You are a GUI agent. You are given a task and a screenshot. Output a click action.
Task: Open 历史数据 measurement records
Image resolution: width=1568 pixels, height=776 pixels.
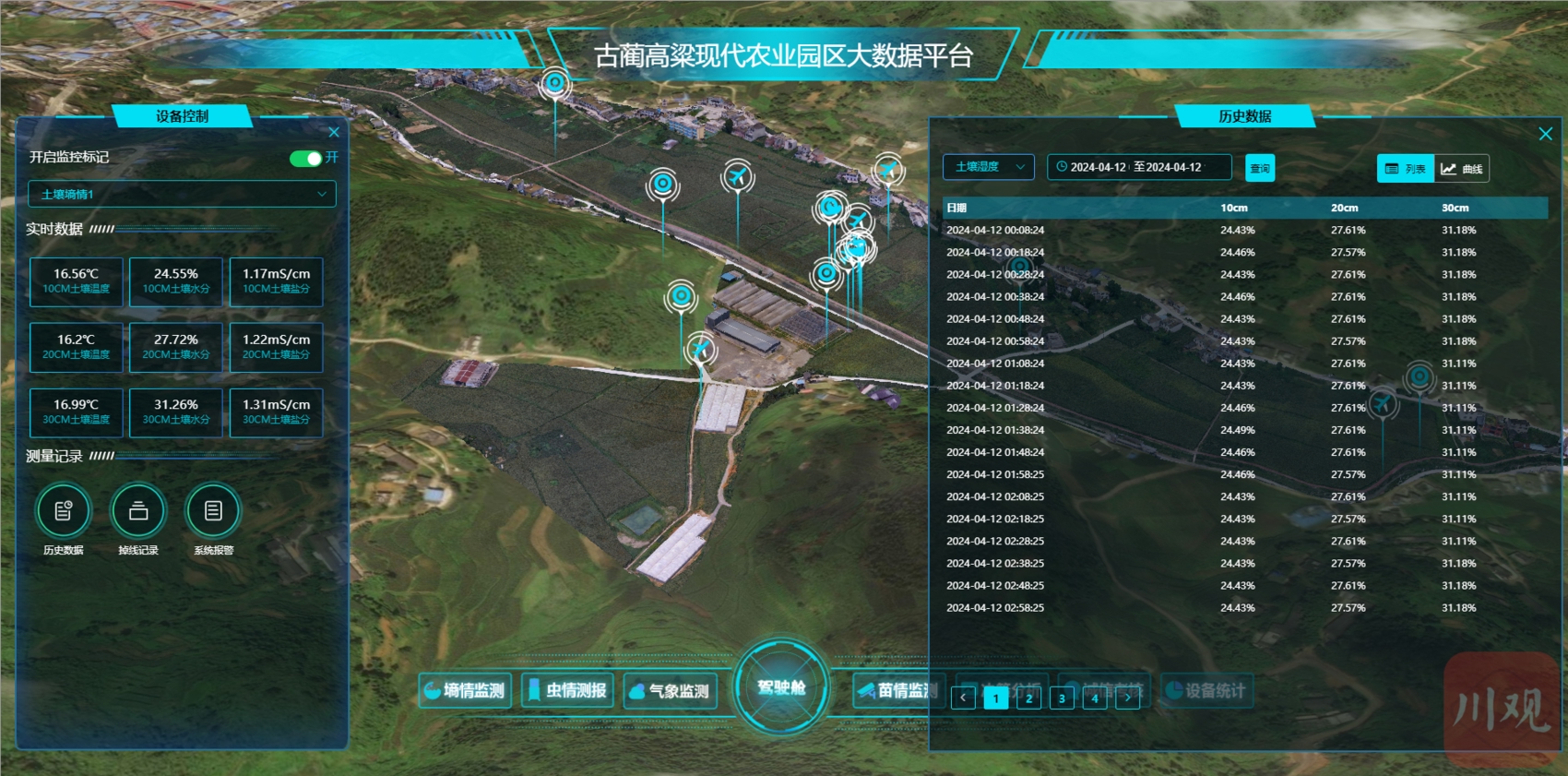click(x=64, y=511)
